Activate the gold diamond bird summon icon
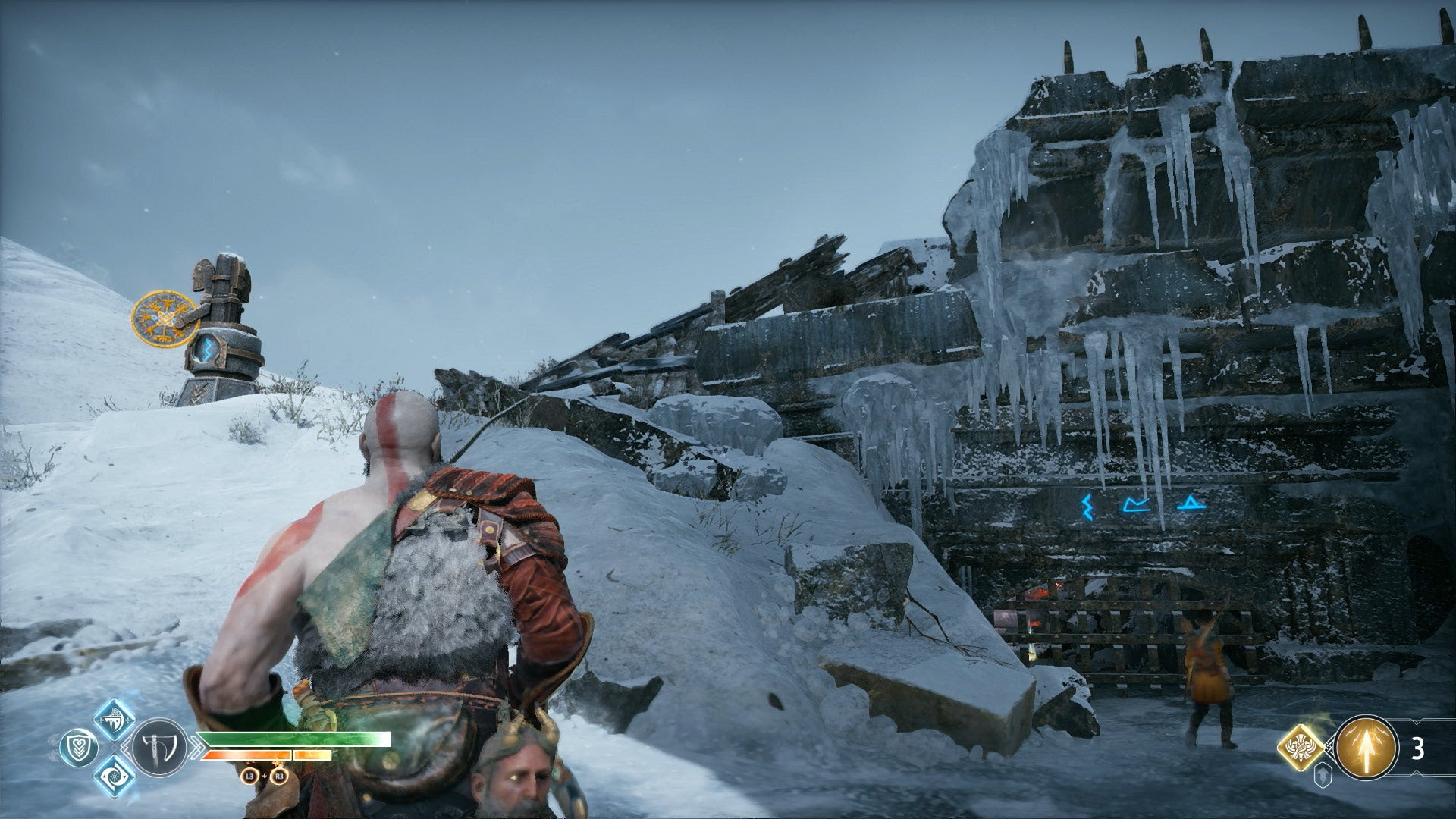This screenshot has width=1456, height=819. click(x=1302, y=748)
